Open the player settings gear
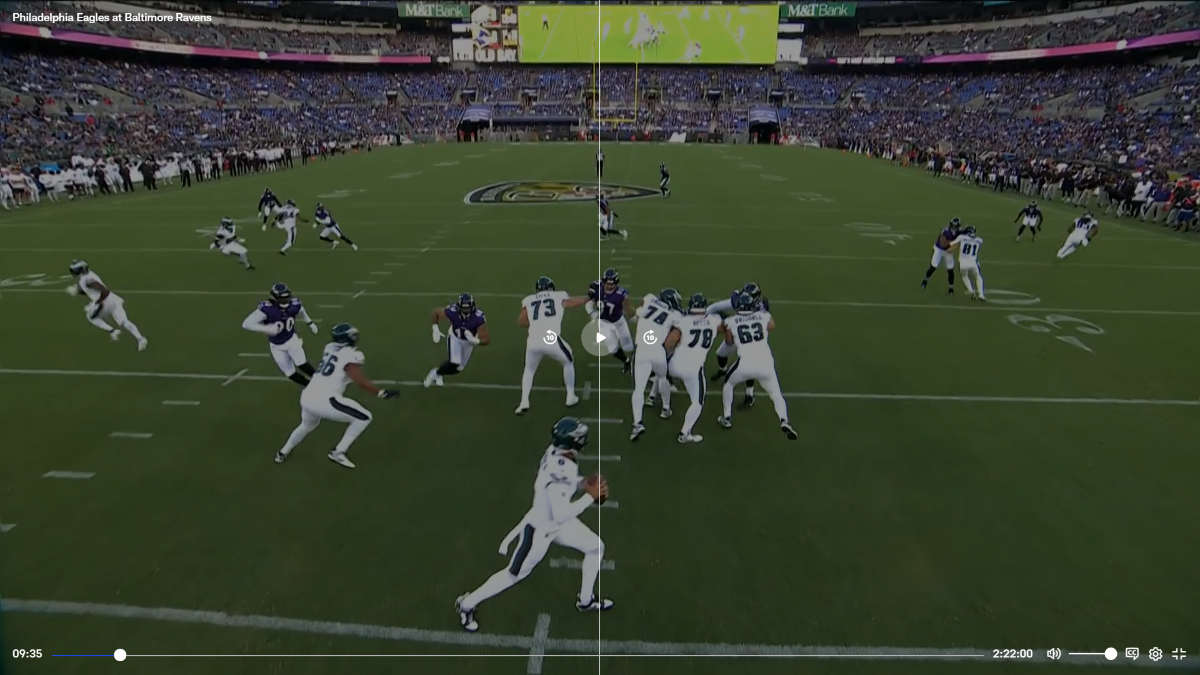The width and height of the screenshot is (1200, 675). coord(1155,654)
